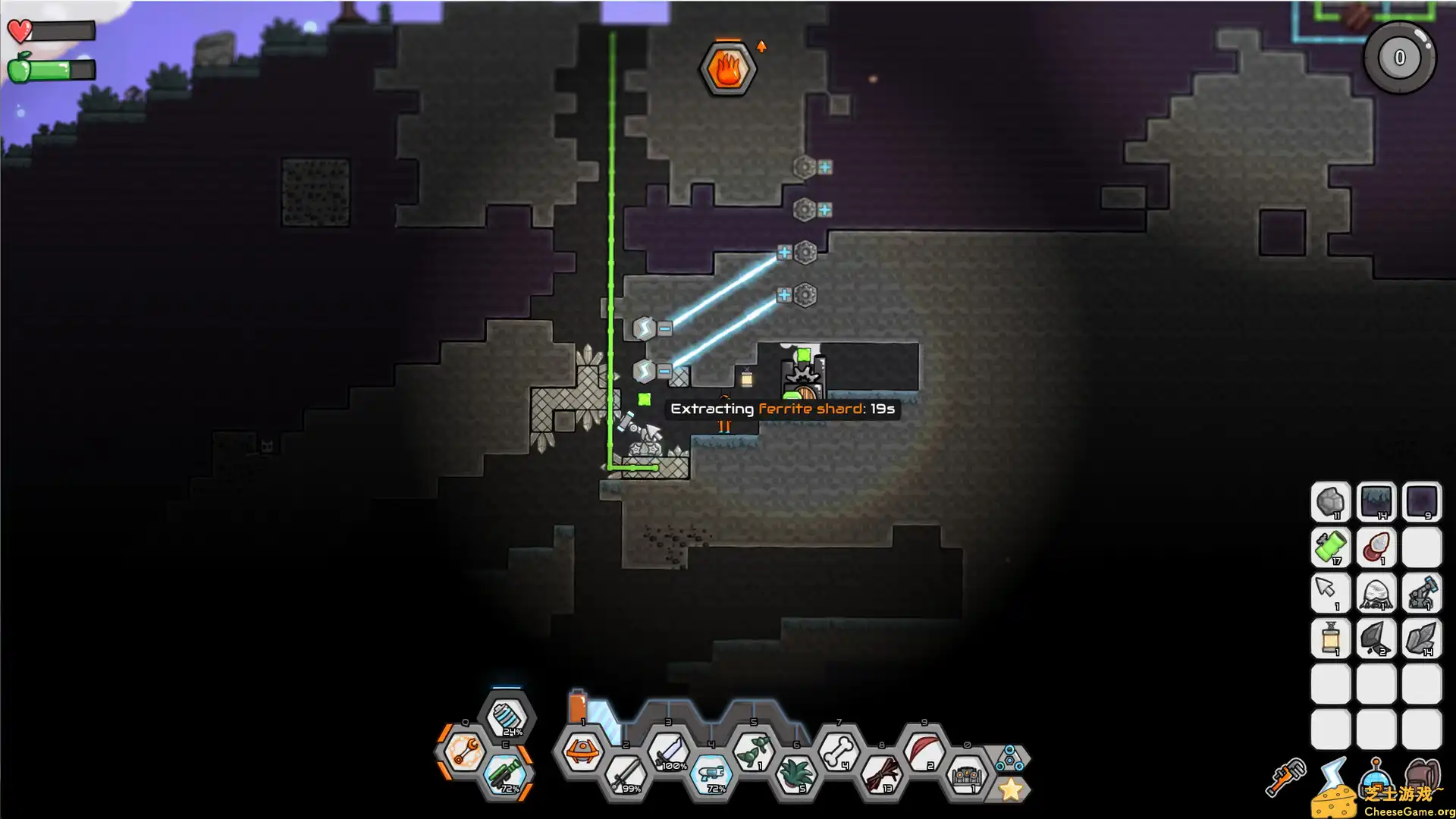The height and width of the screenshot is (819, 1456).
Task: Select the orange drone in hotbar slot 1
Action: pyautogui.click(x=582, y=751)
